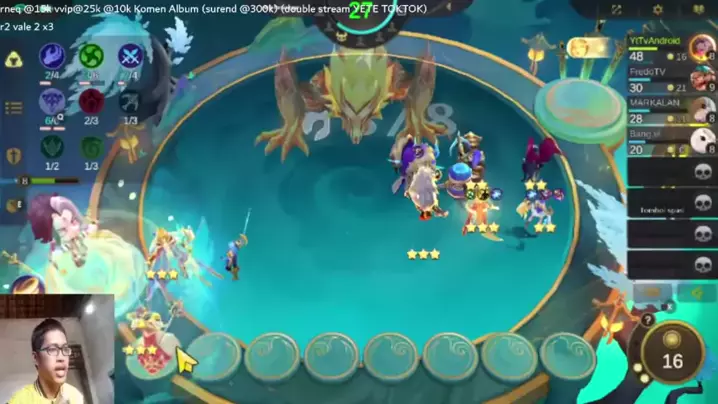Toggle the fullscreen expand icon
The height and width of the screenshot is (404, 718).
coord(617,10)
